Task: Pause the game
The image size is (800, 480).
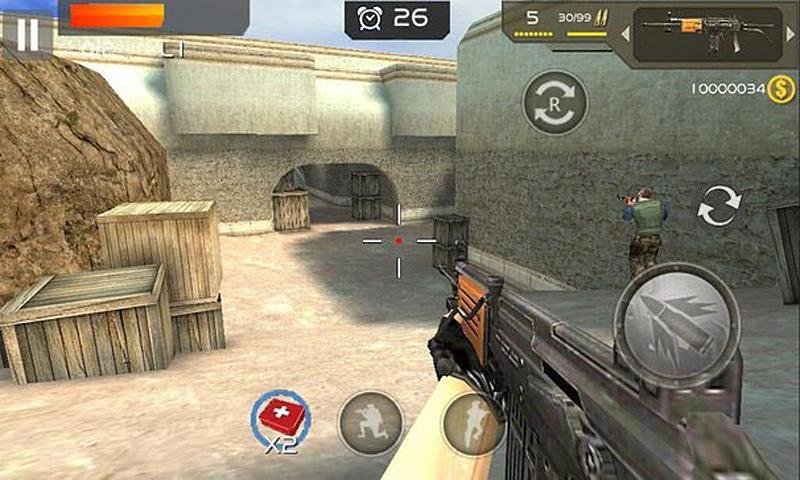Action: pyautogui.click(x=27, y=33)
